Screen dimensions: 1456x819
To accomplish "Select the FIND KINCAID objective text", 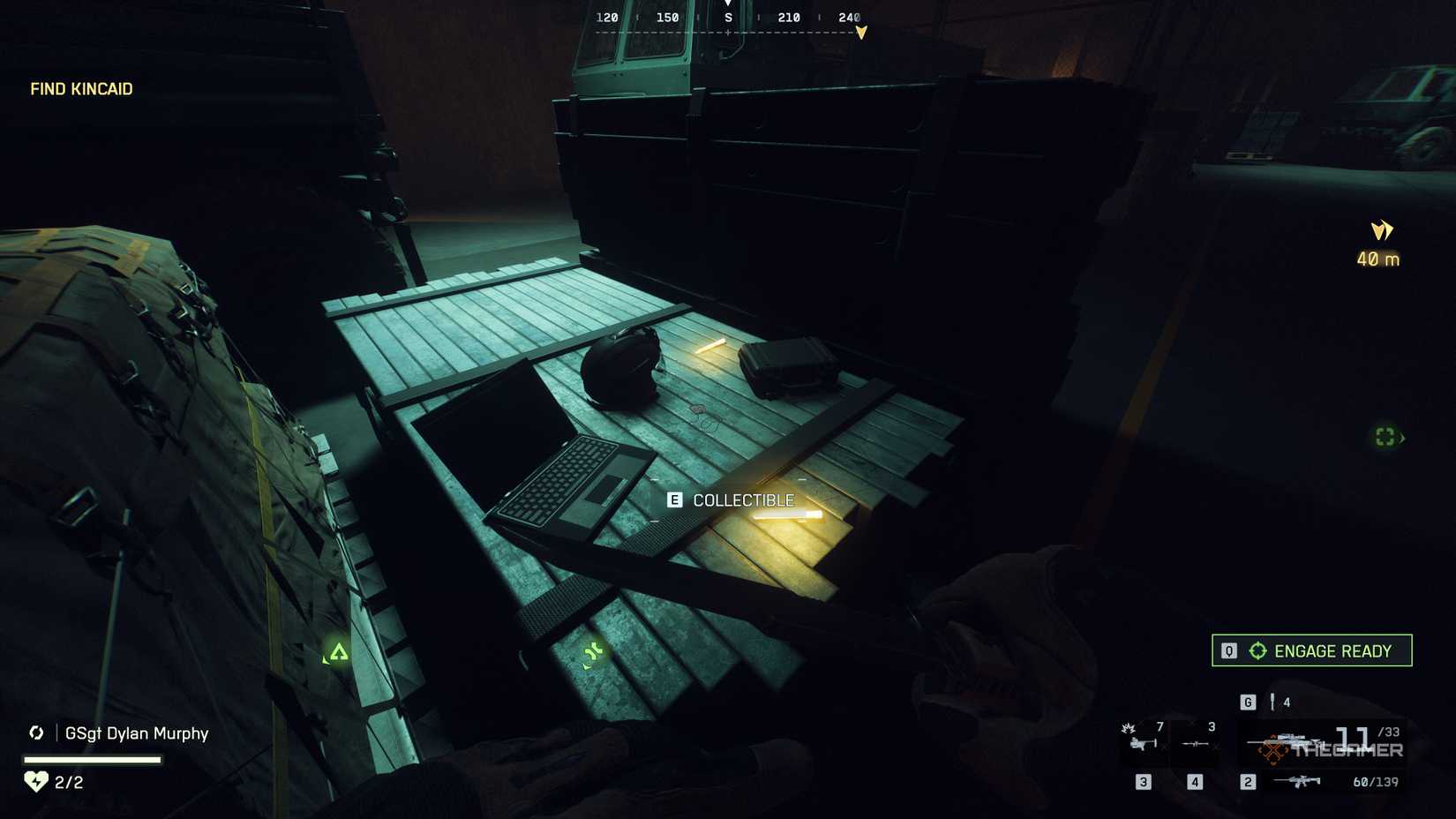I will click(80, 89).
